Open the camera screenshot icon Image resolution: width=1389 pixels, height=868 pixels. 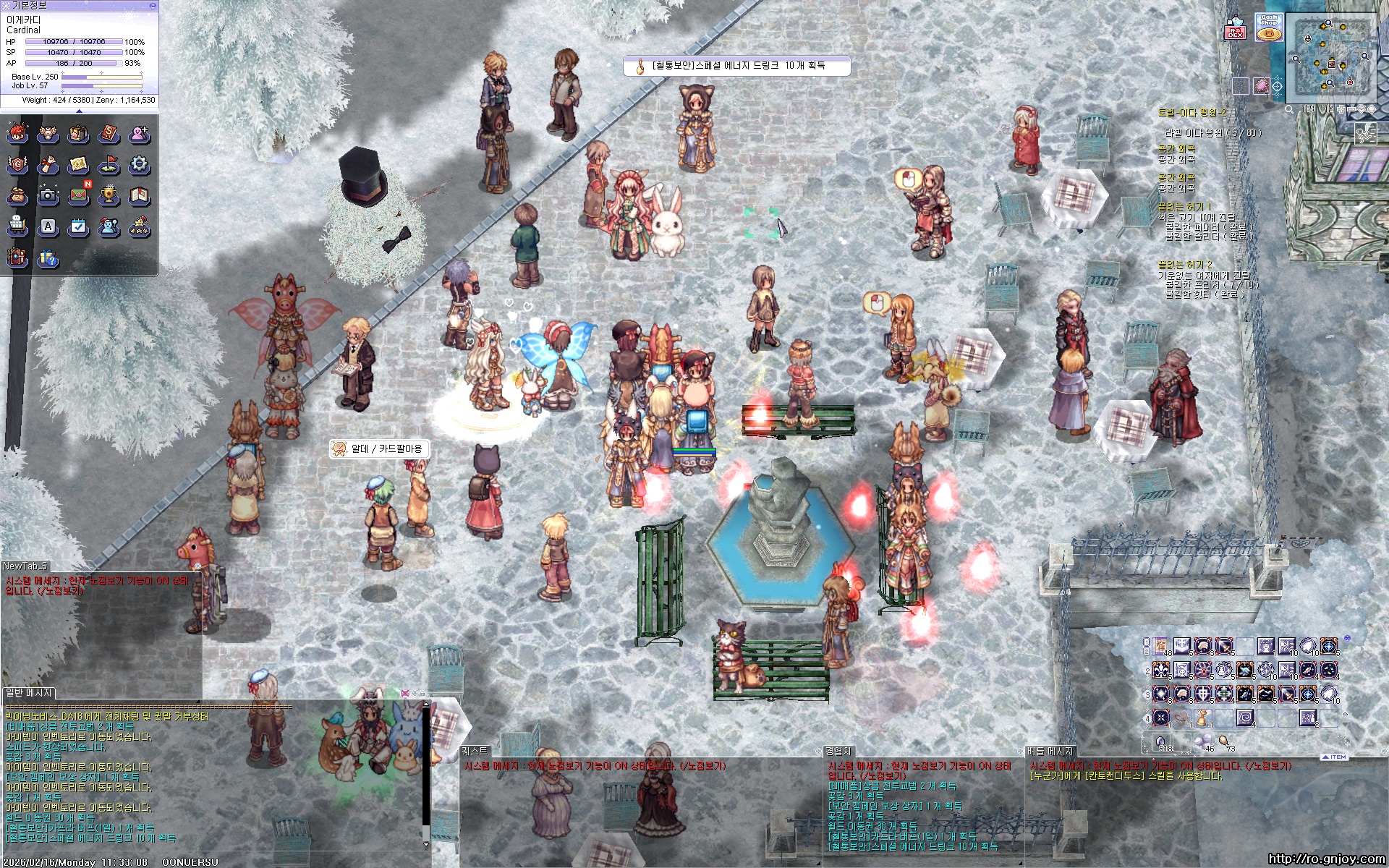coord(48,195)
